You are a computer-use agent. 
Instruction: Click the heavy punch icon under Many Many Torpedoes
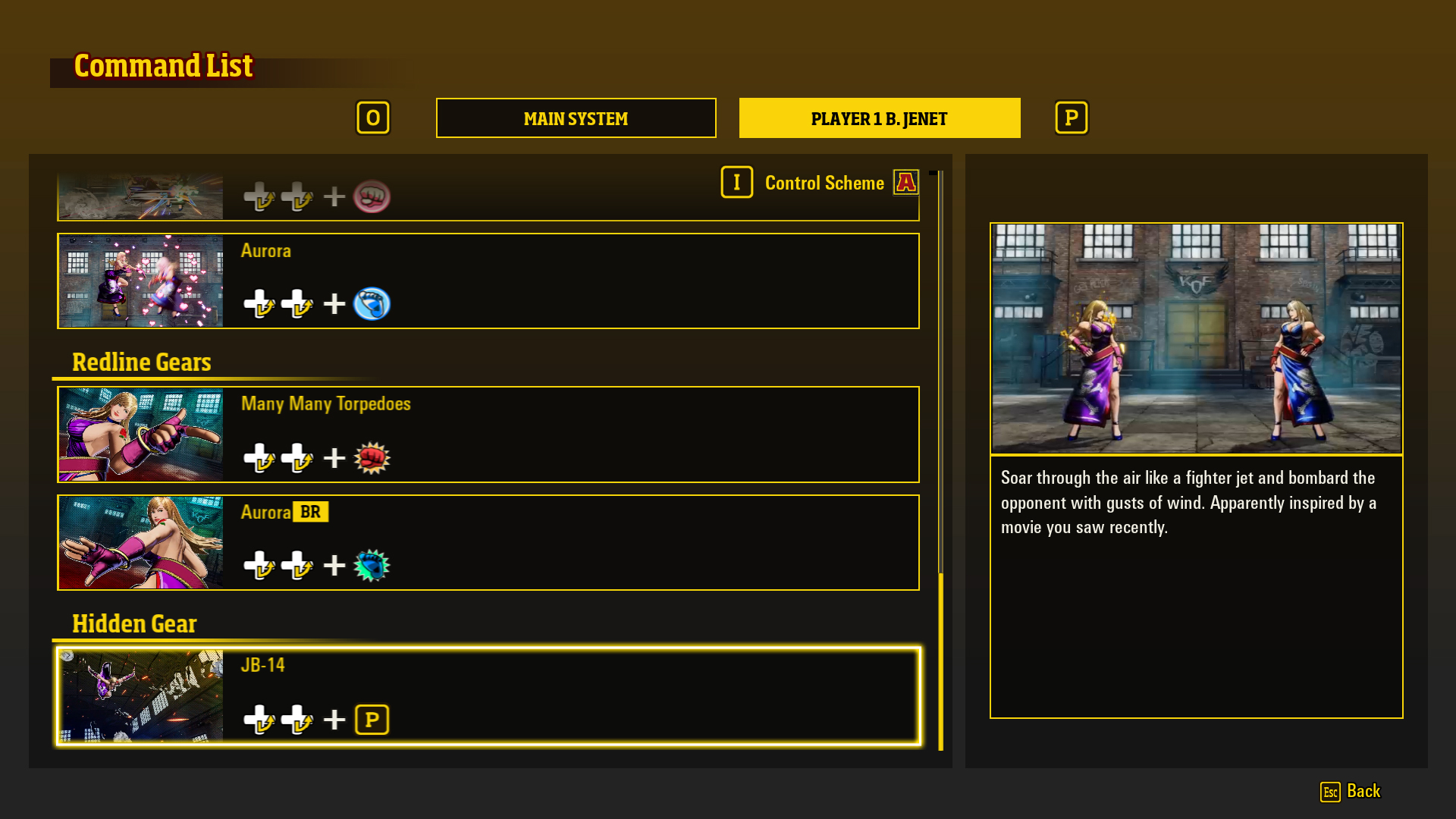(x=372, y=457)
